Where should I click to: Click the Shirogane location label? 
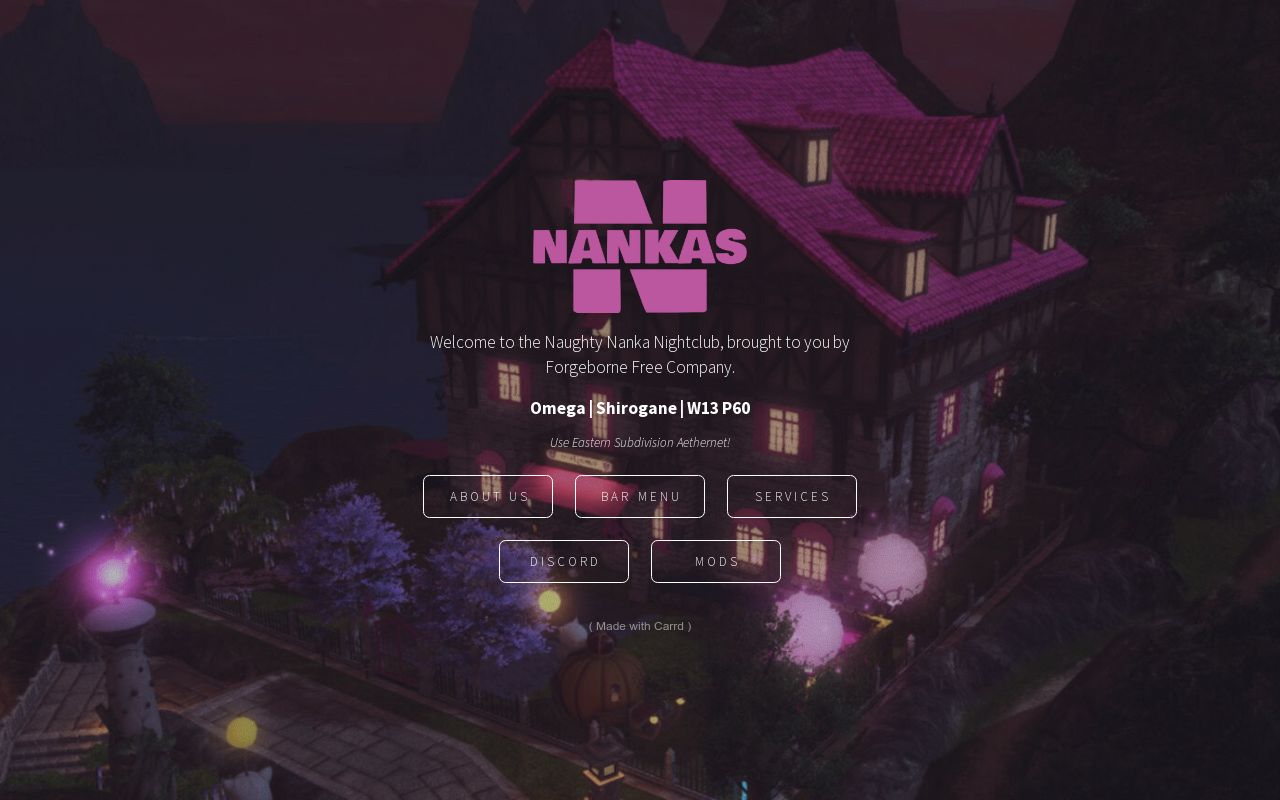point(635,408)
